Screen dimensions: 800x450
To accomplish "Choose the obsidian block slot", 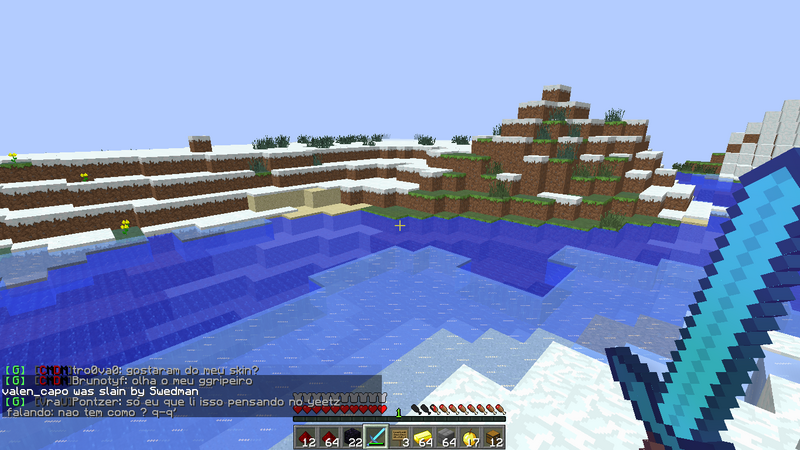I will pos(353,436).
